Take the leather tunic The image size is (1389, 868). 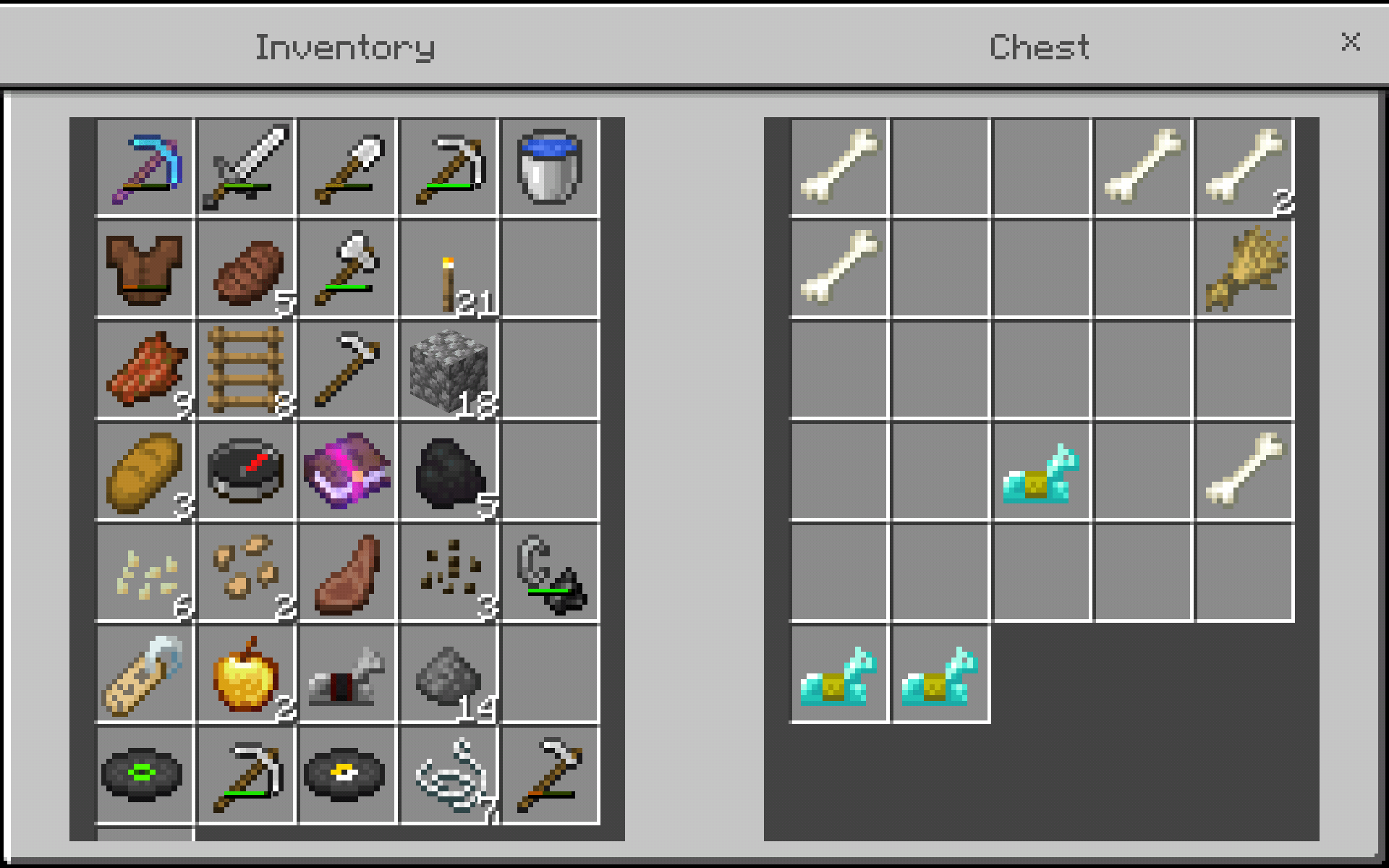point(145,269)
